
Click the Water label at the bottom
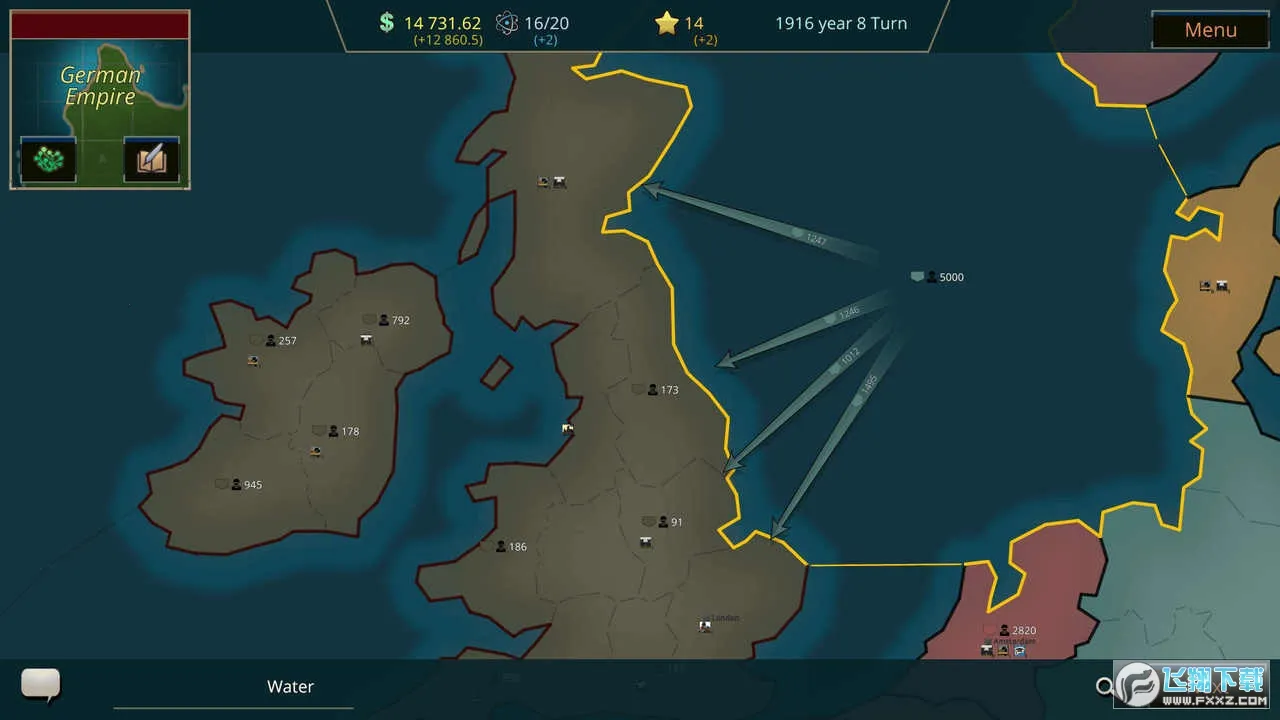(x=290, y=686)
